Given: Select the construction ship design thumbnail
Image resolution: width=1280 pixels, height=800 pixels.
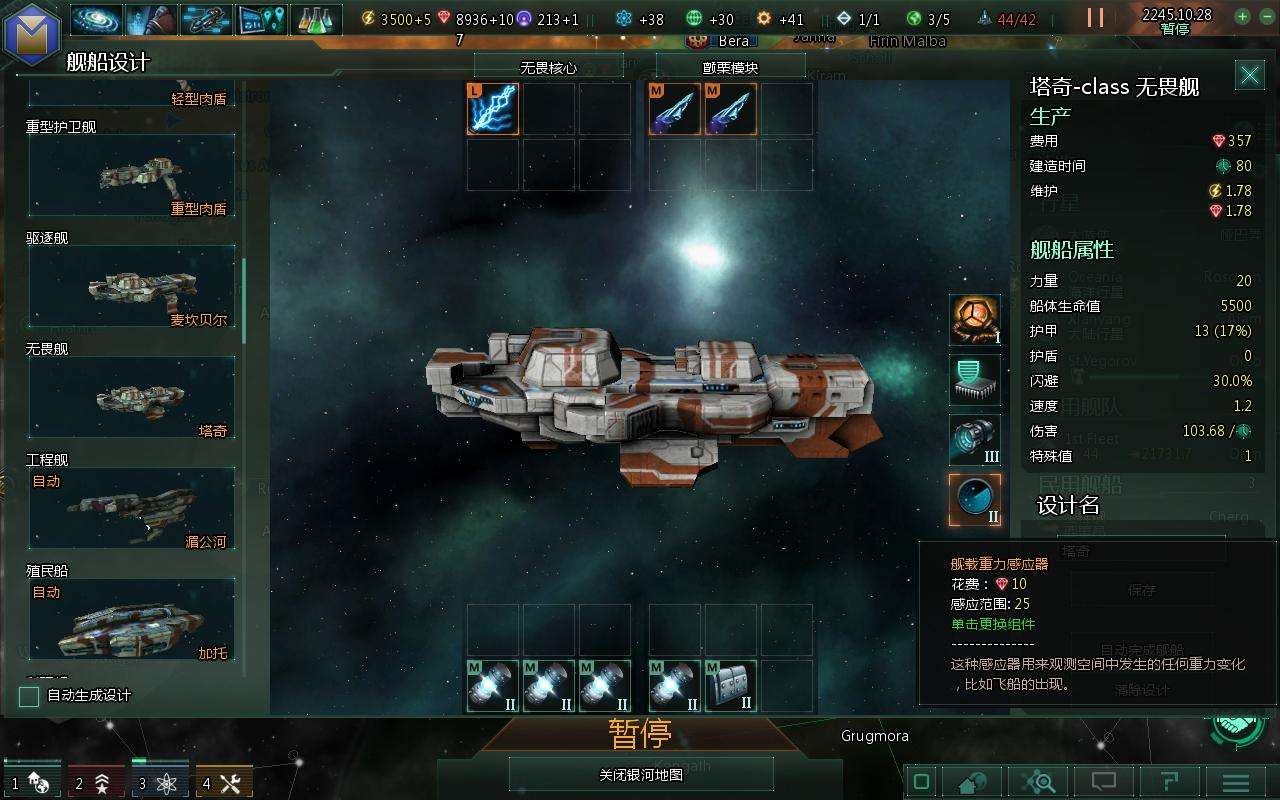Looking at the screenshot, I should (x=132, y=508).
